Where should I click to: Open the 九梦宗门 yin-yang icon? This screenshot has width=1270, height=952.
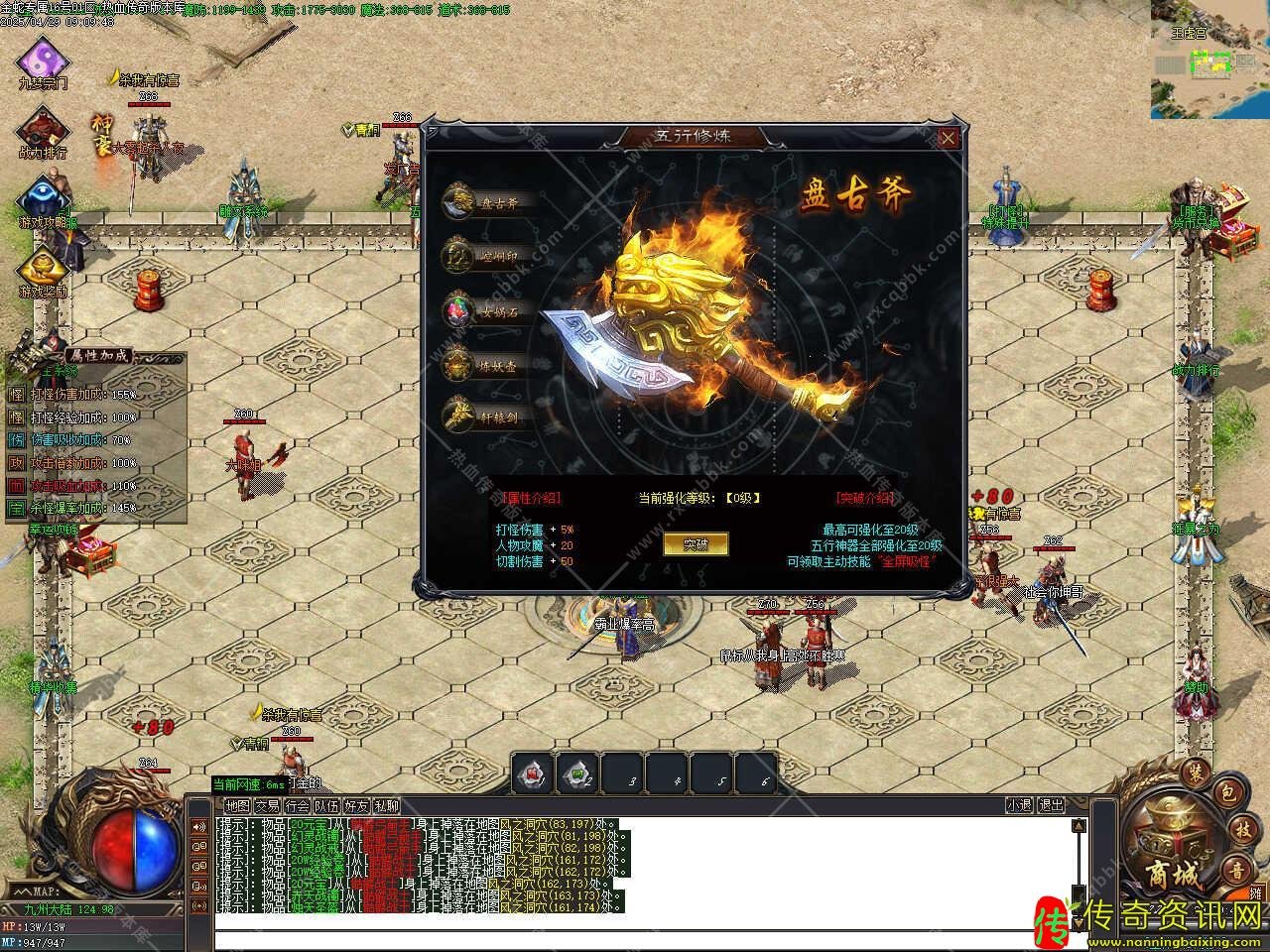(x=43, y=59)
